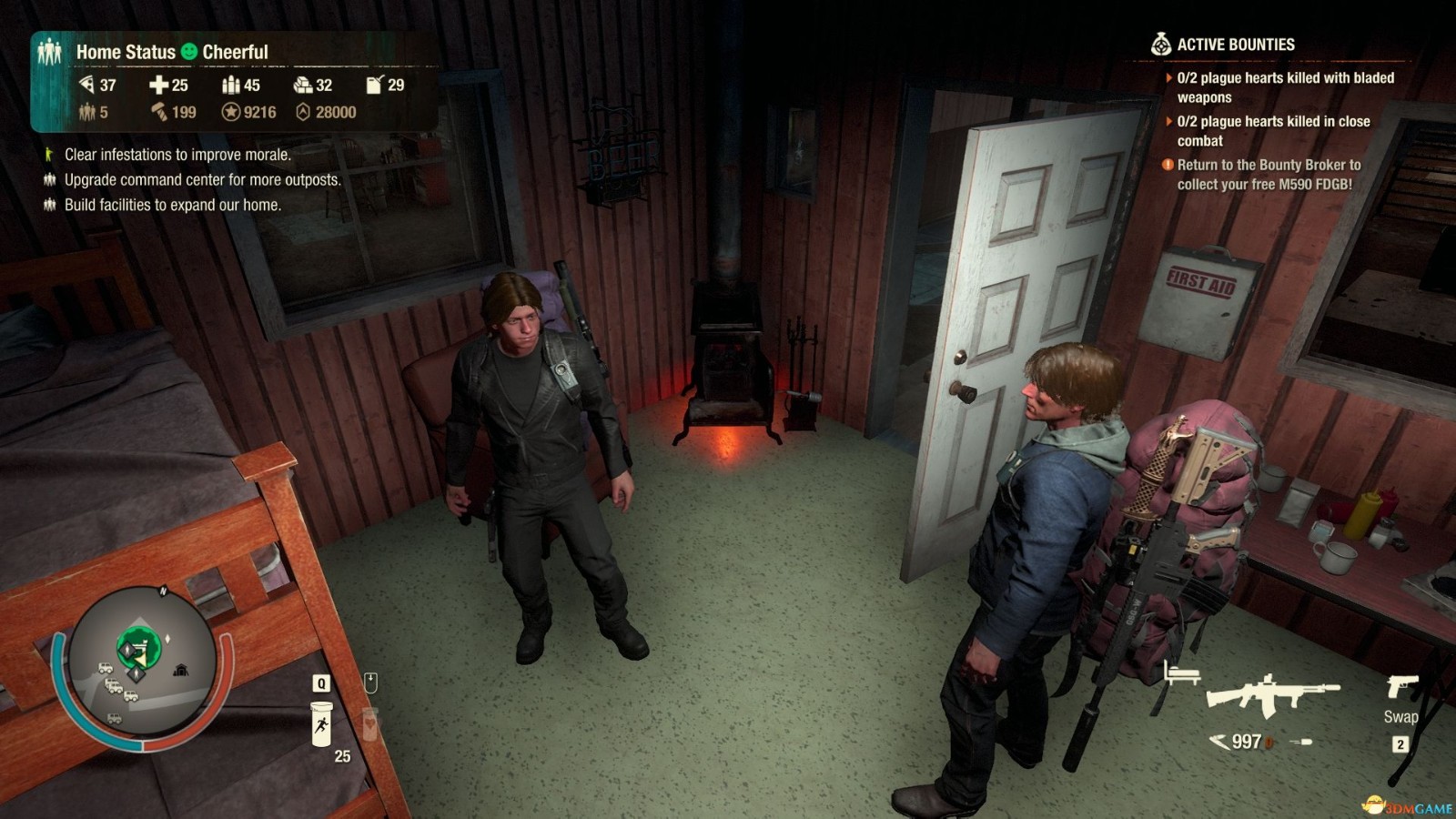Select the bladed weapons plague heart bounty
The image size is (1456, 819).
(x=1284, y=87)
